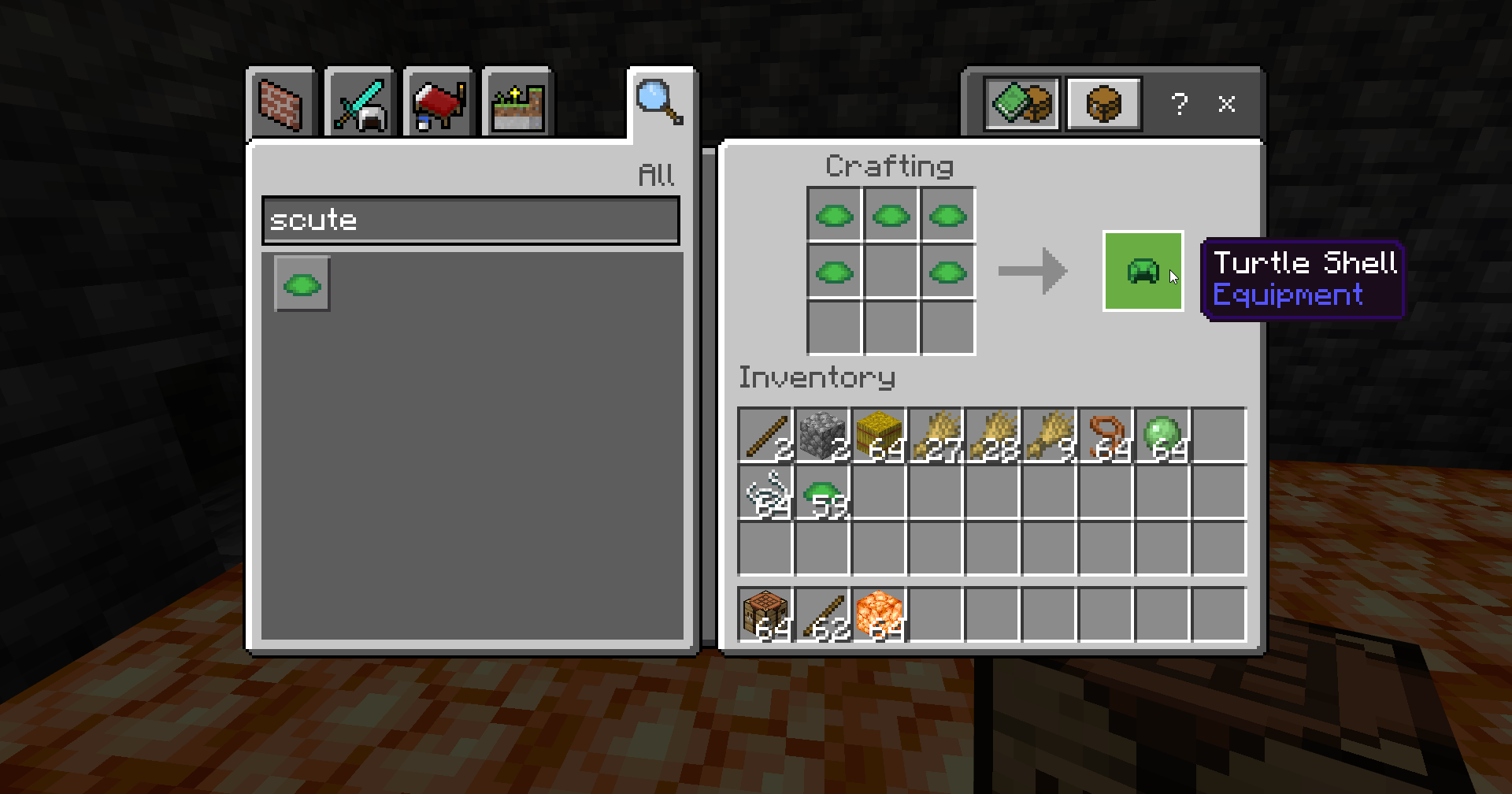Select the Nature grass block tab
The width and height of the screenshot is (1512, 794).
pyautogui.click(x=517, y=104)
